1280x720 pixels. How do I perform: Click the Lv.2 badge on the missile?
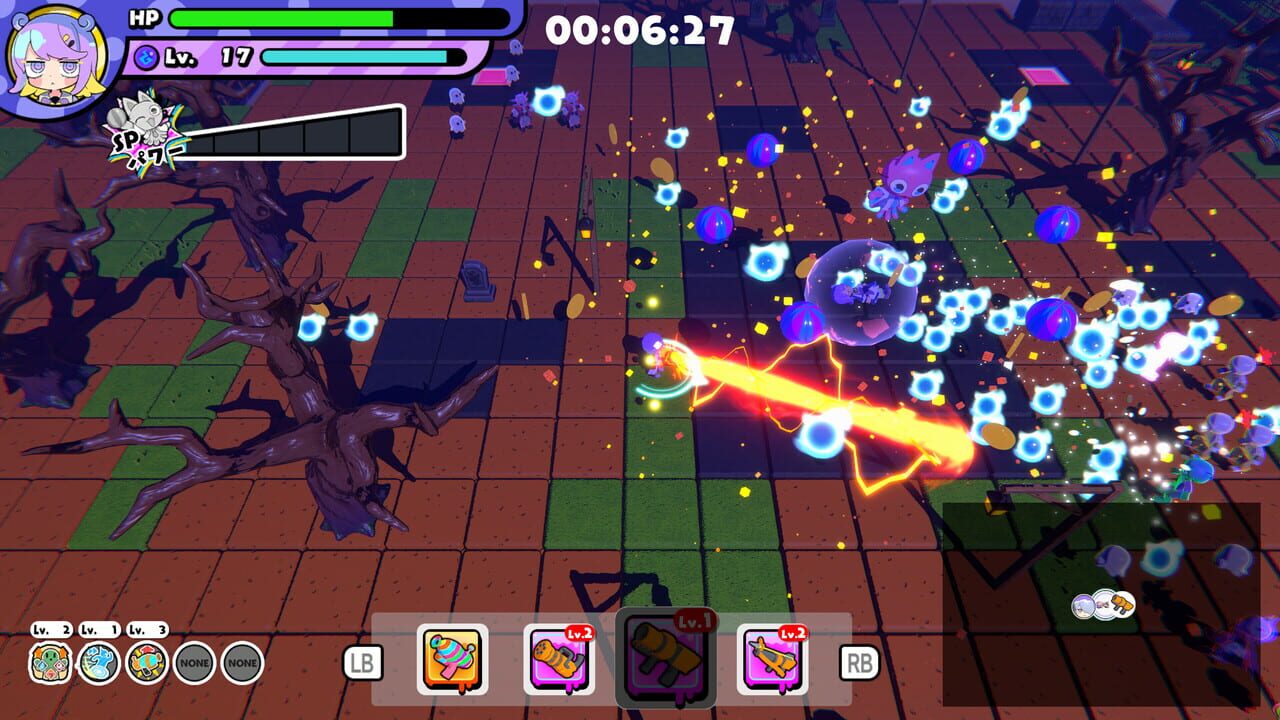click(x=580, y=632)
